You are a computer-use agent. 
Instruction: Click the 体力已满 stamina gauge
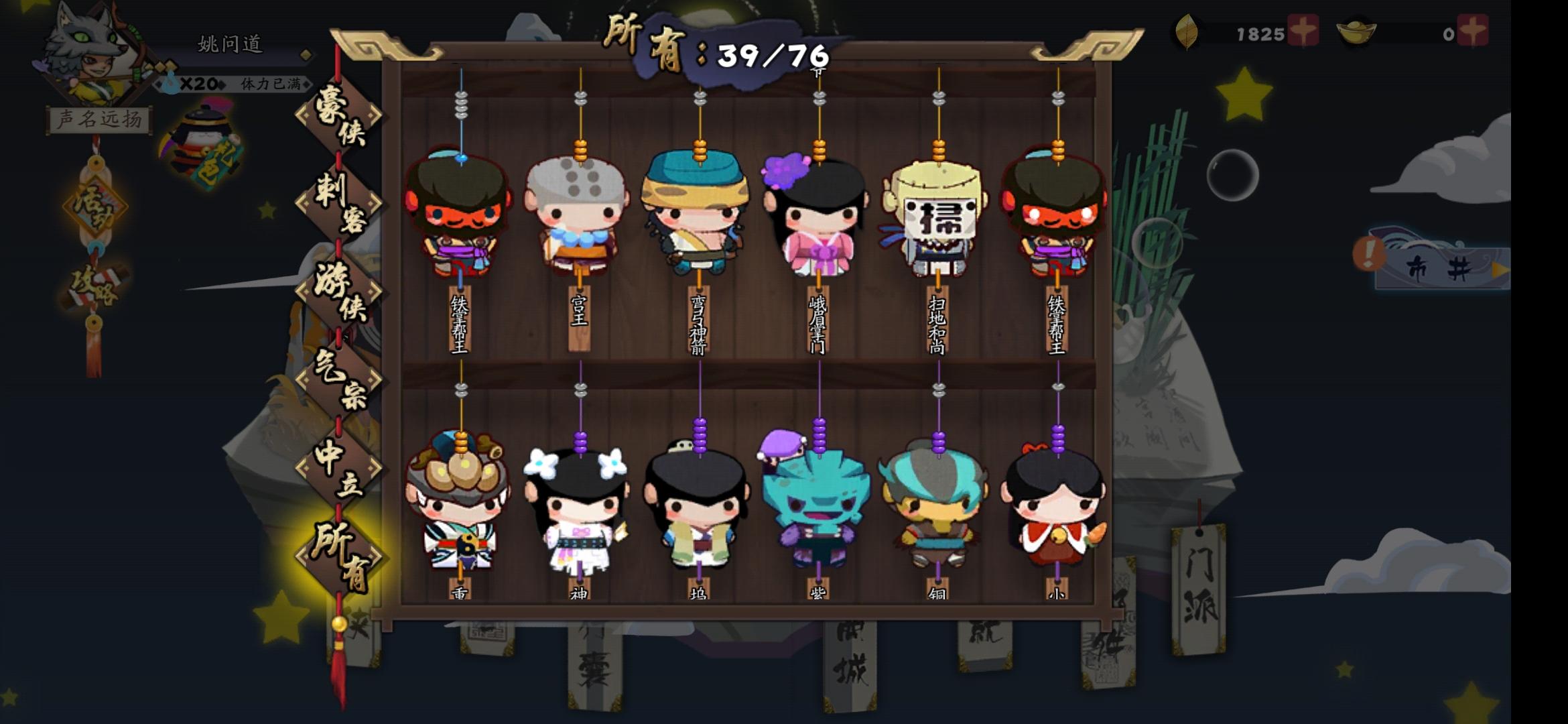[x=268, y=84]
